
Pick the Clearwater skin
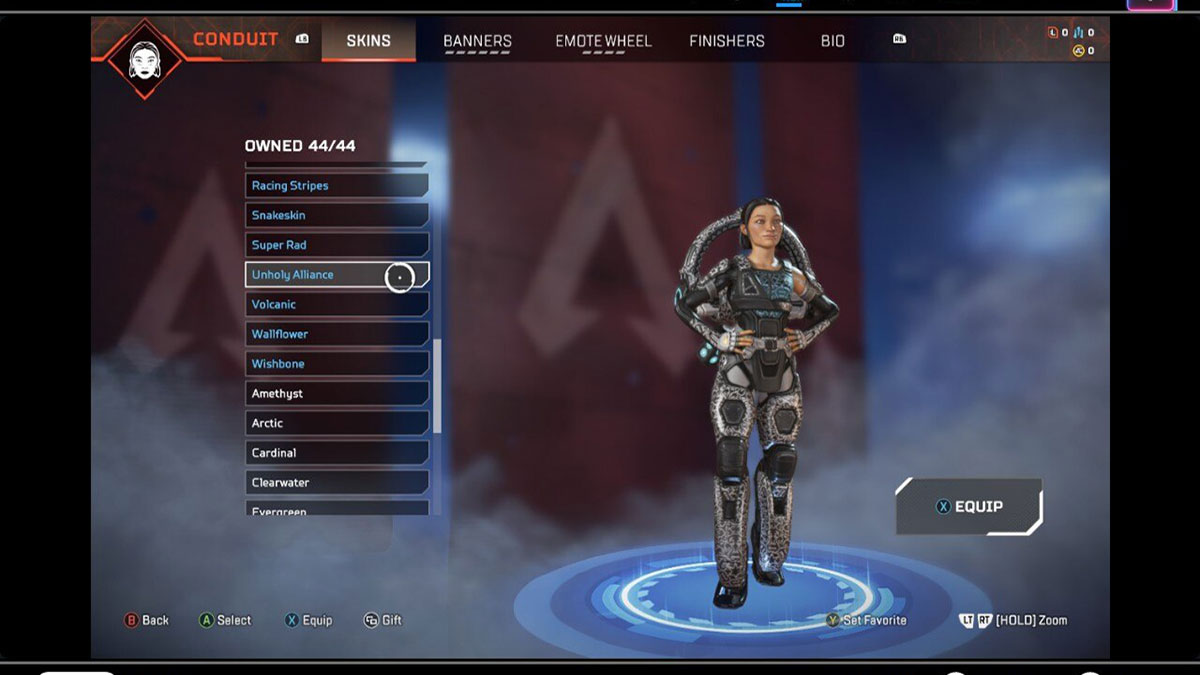point(336,482)
